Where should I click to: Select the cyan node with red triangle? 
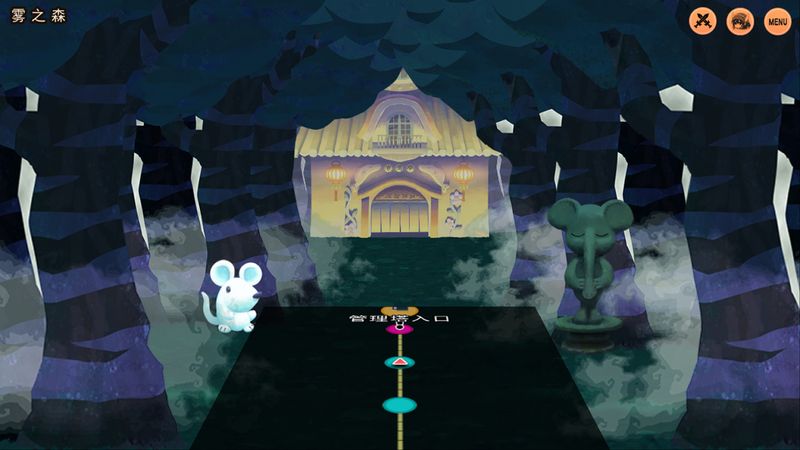click(x=400, y=362)
